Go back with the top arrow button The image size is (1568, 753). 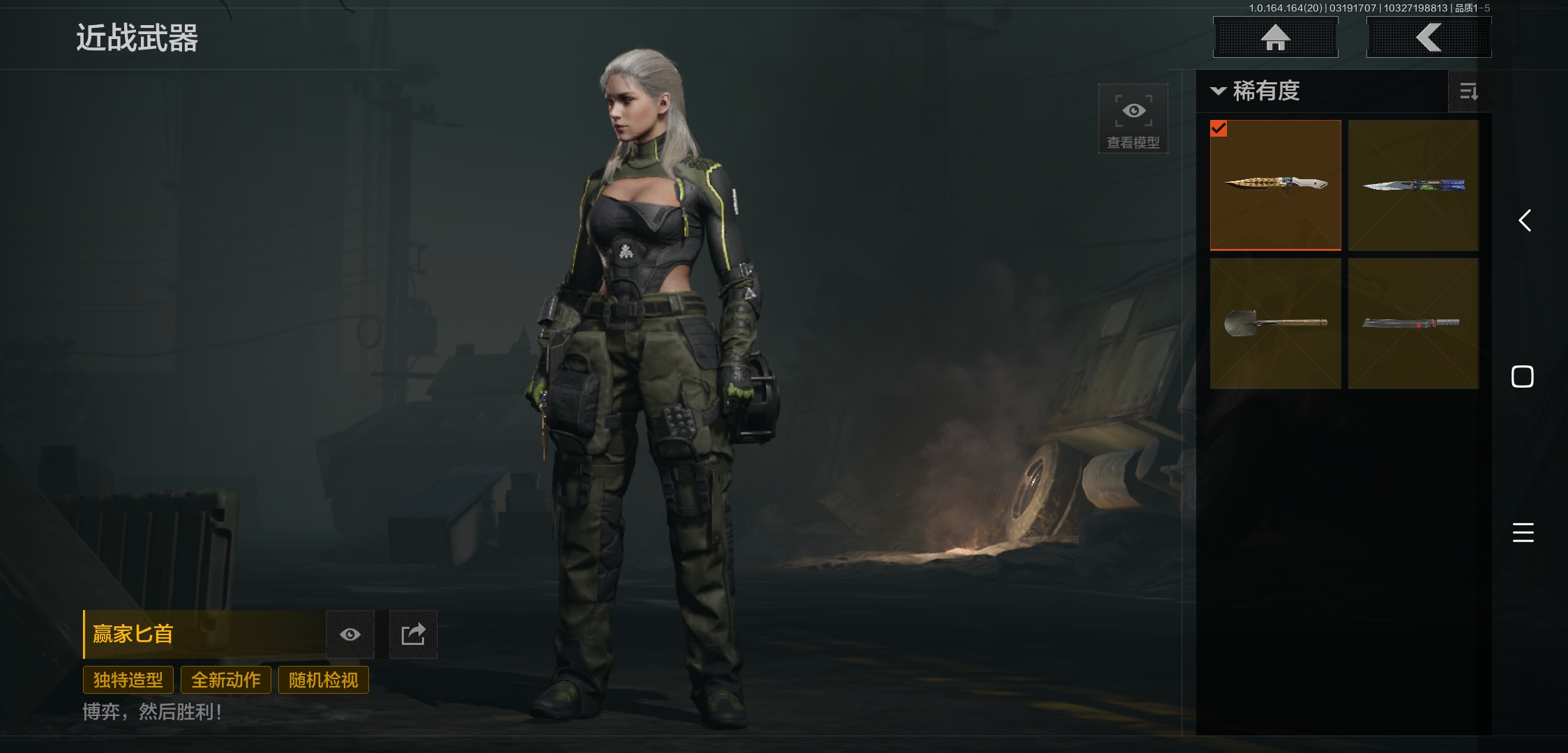click(x=1428, y=38)
